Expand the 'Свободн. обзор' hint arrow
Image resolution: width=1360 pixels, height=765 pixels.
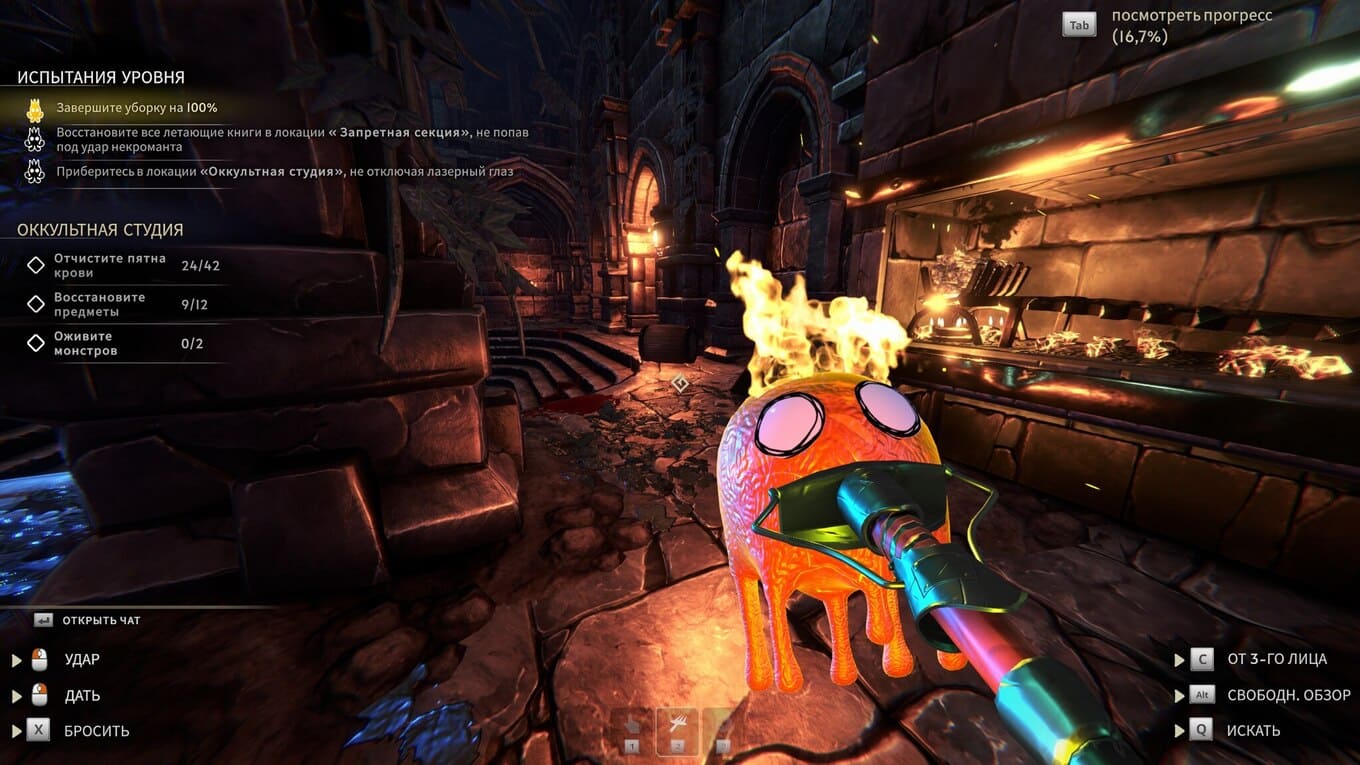pyautogui.click(x=1180, y=696)
